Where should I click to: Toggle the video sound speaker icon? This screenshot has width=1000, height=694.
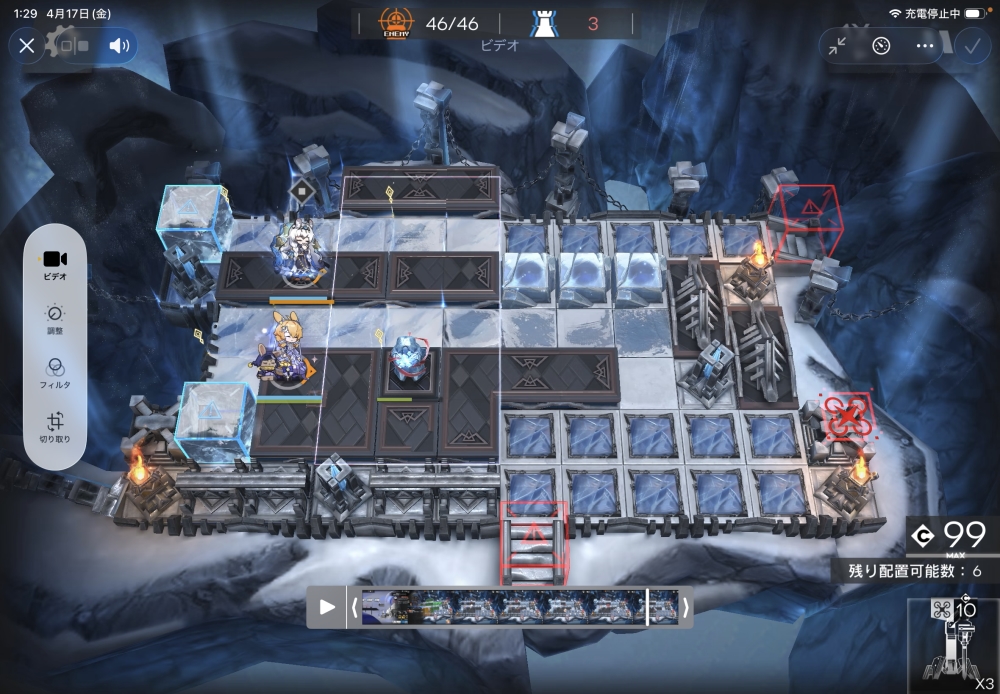(x=120, y=46)
